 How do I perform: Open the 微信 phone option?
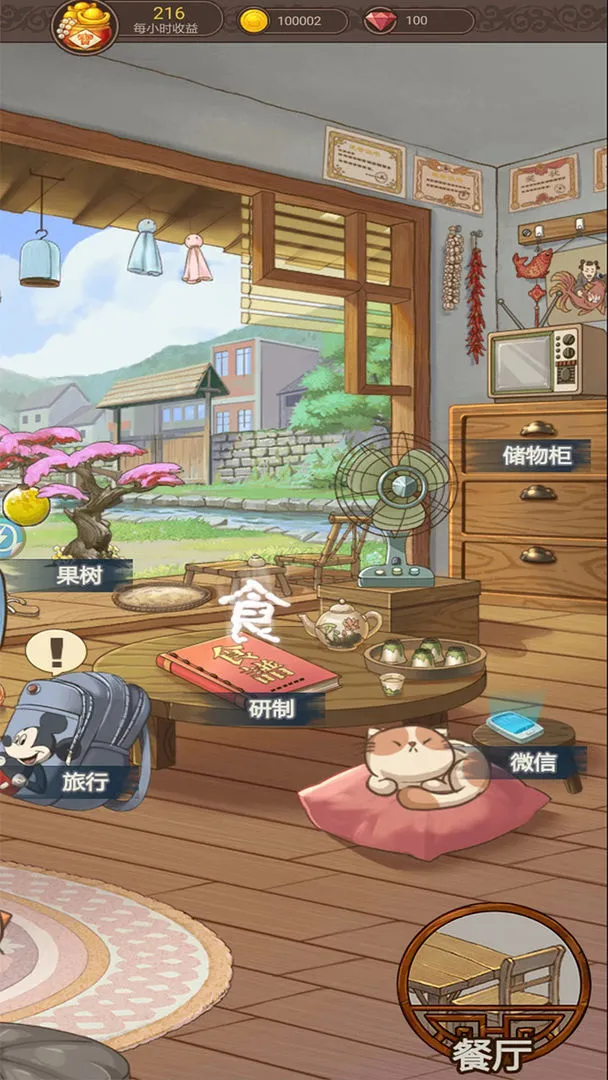pos(533,761)
